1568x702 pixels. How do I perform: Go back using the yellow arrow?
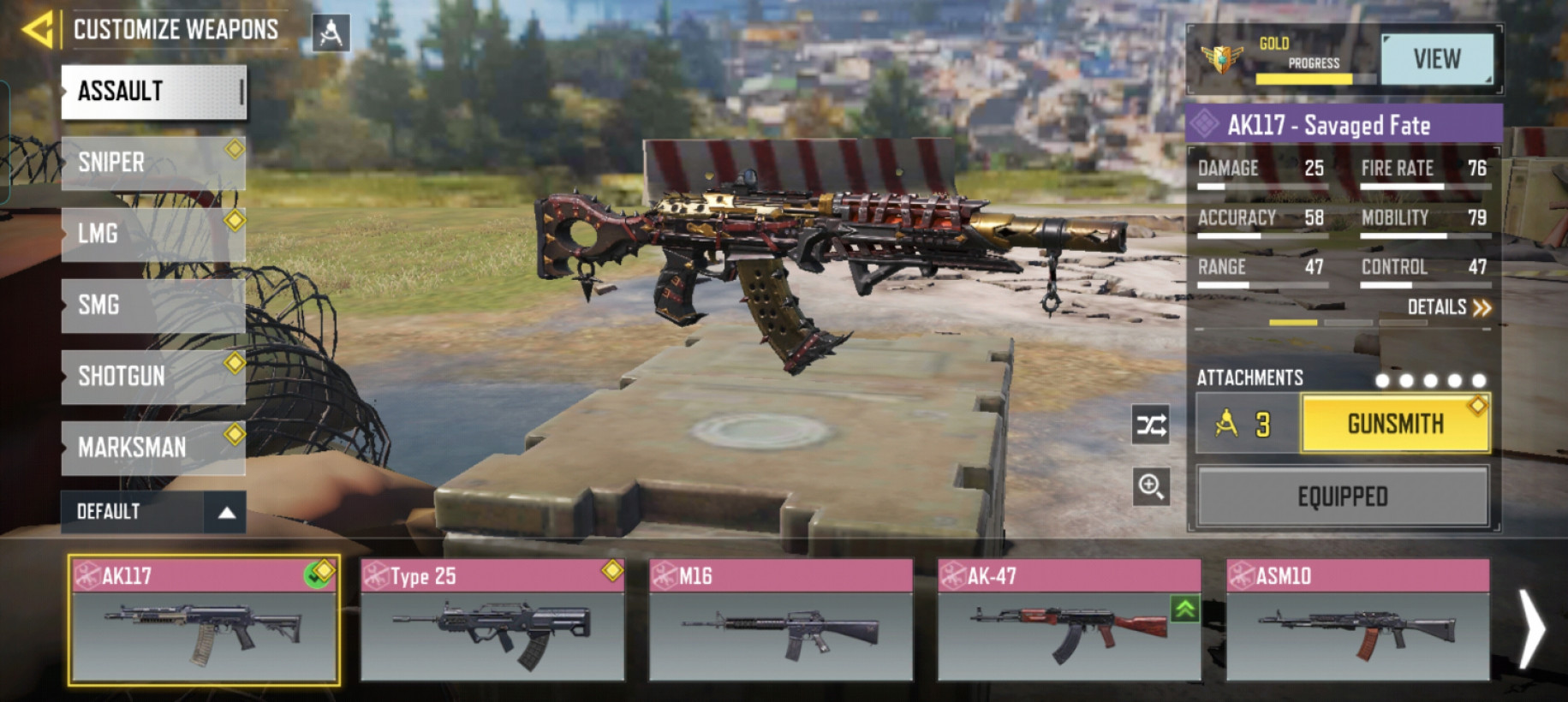tap(38, 30)
